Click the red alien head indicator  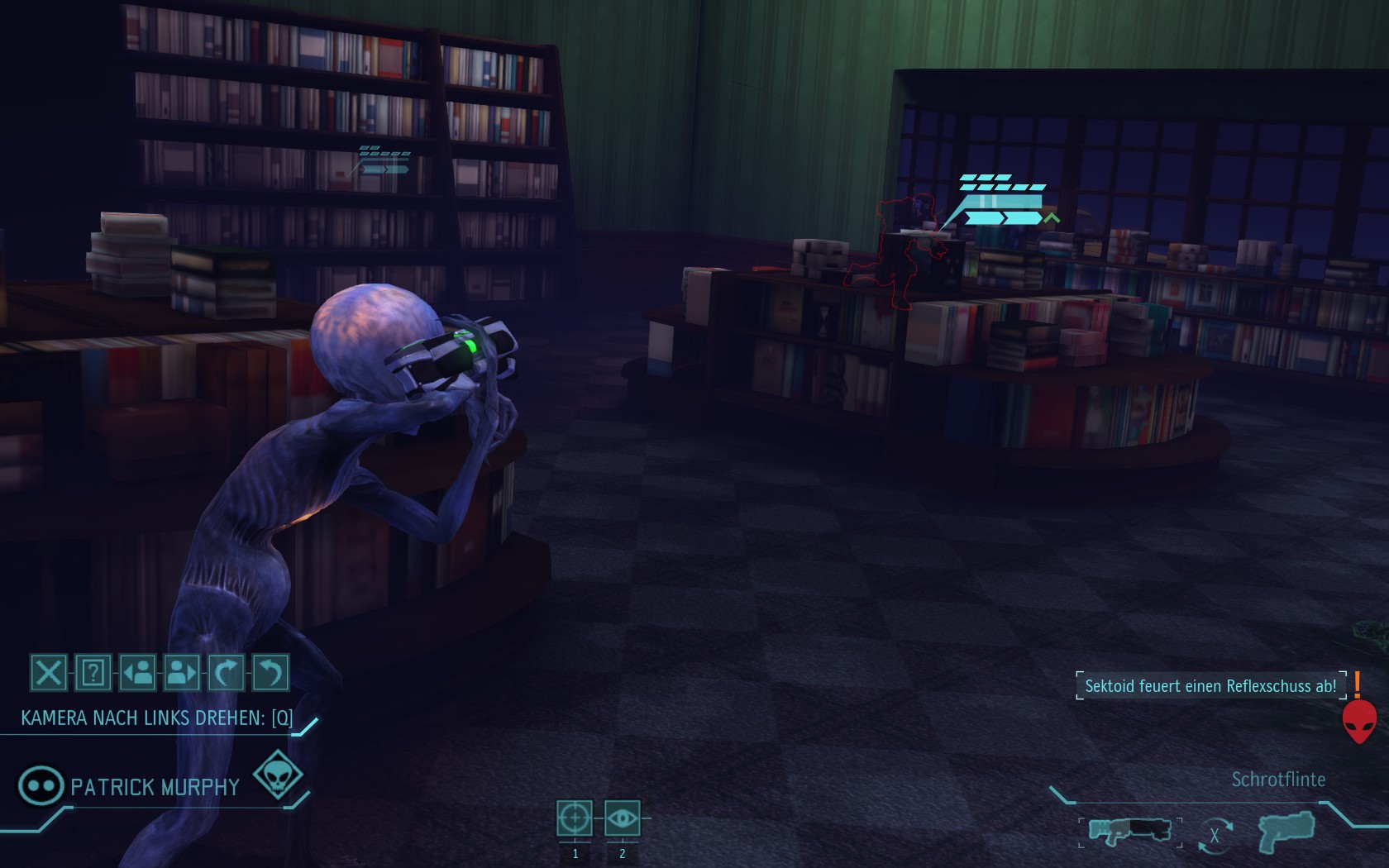point(1358,721)
